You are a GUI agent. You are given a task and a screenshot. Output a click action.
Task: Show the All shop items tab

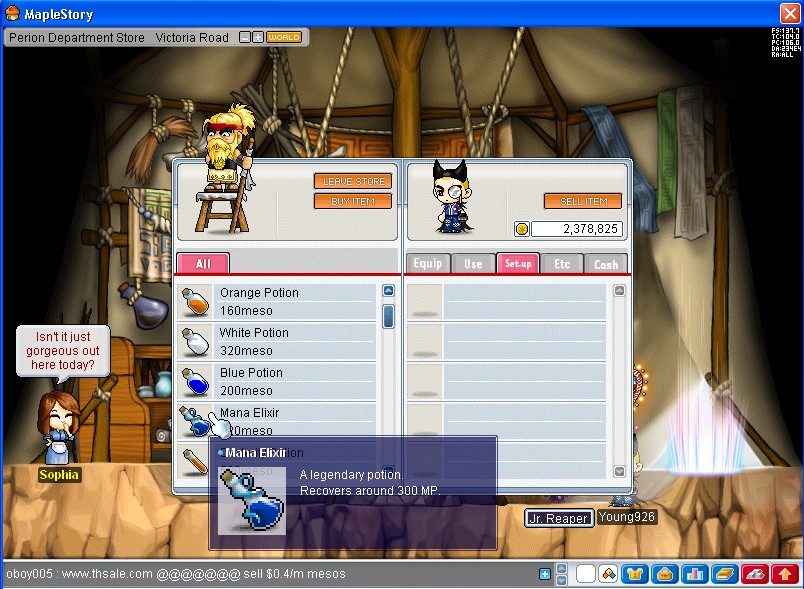[203, 264]
